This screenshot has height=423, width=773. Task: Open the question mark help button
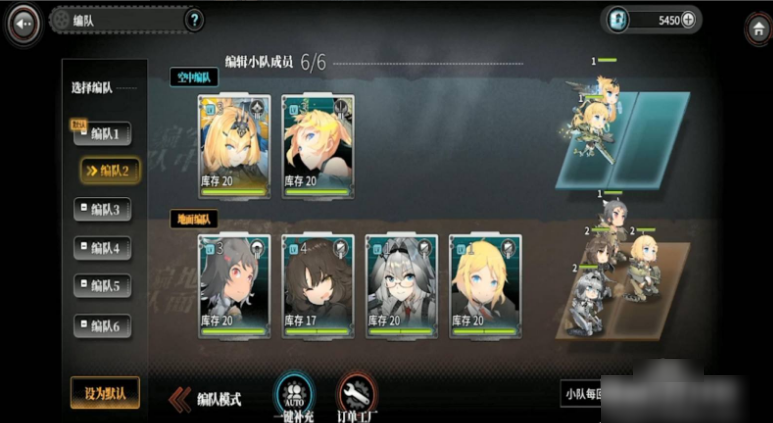pyautogui.click(x=194, y=20)
